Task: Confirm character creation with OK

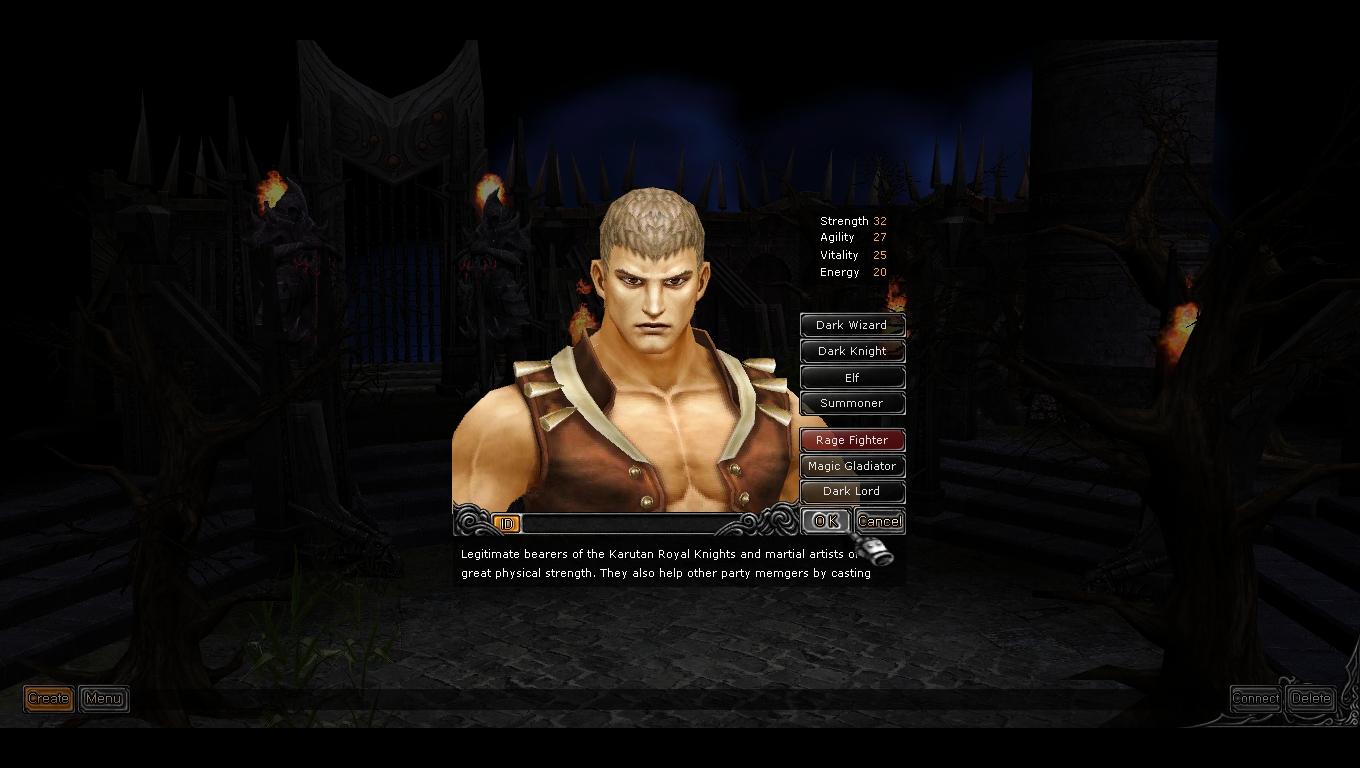Action: (x=825, y=521)
